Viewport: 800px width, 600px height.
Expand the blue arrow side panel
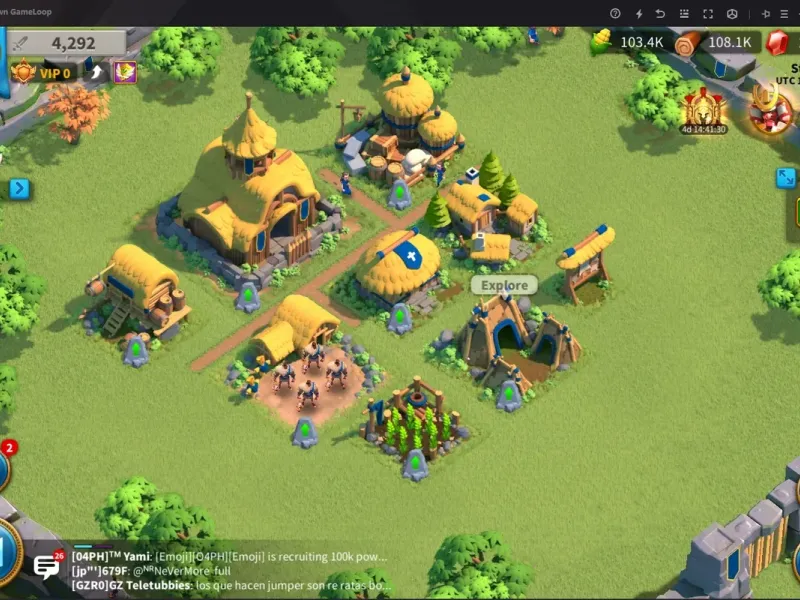[19, 188]
